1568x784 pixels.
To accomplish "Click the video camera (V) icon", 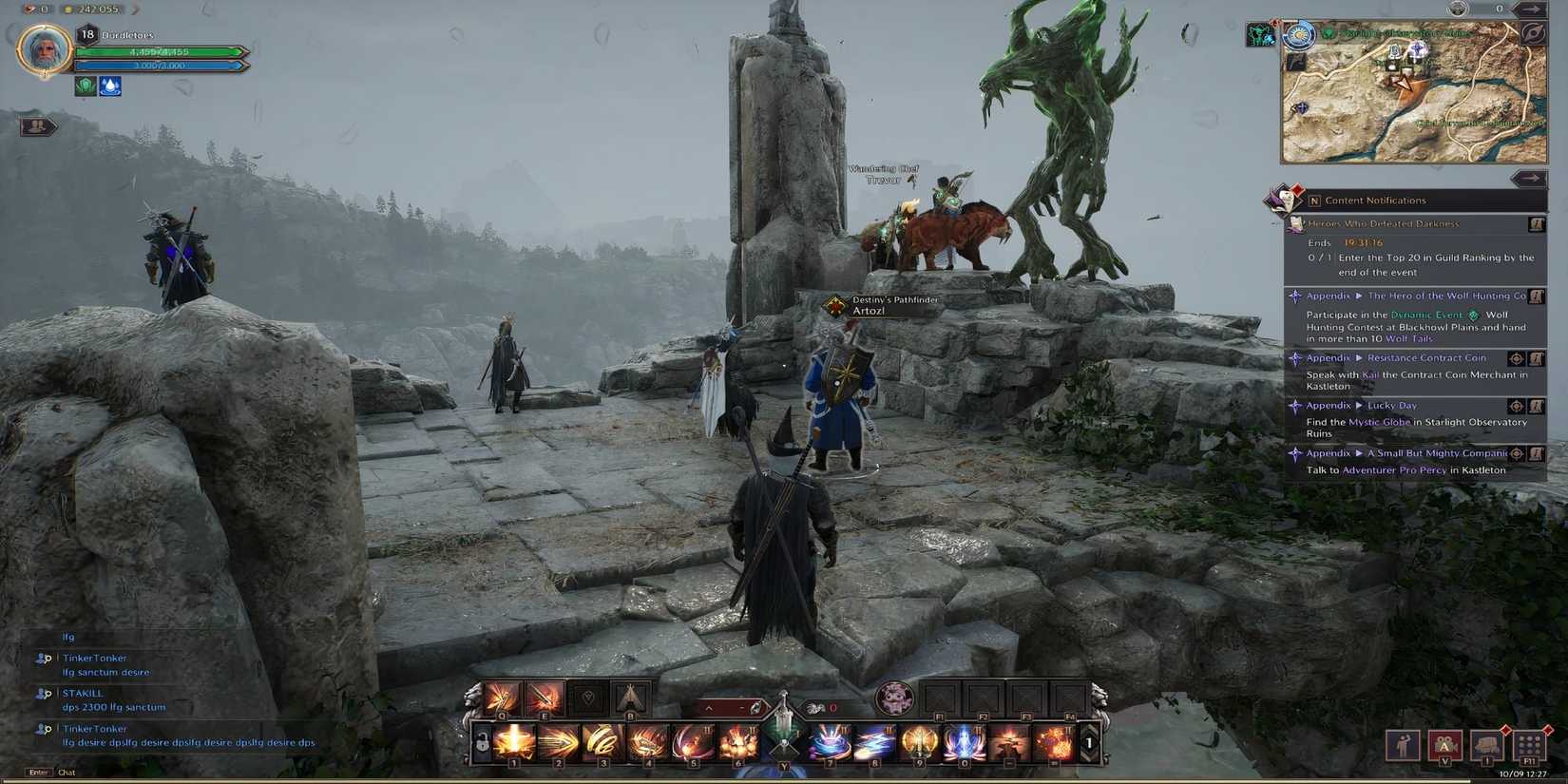I will point(1444,744).
